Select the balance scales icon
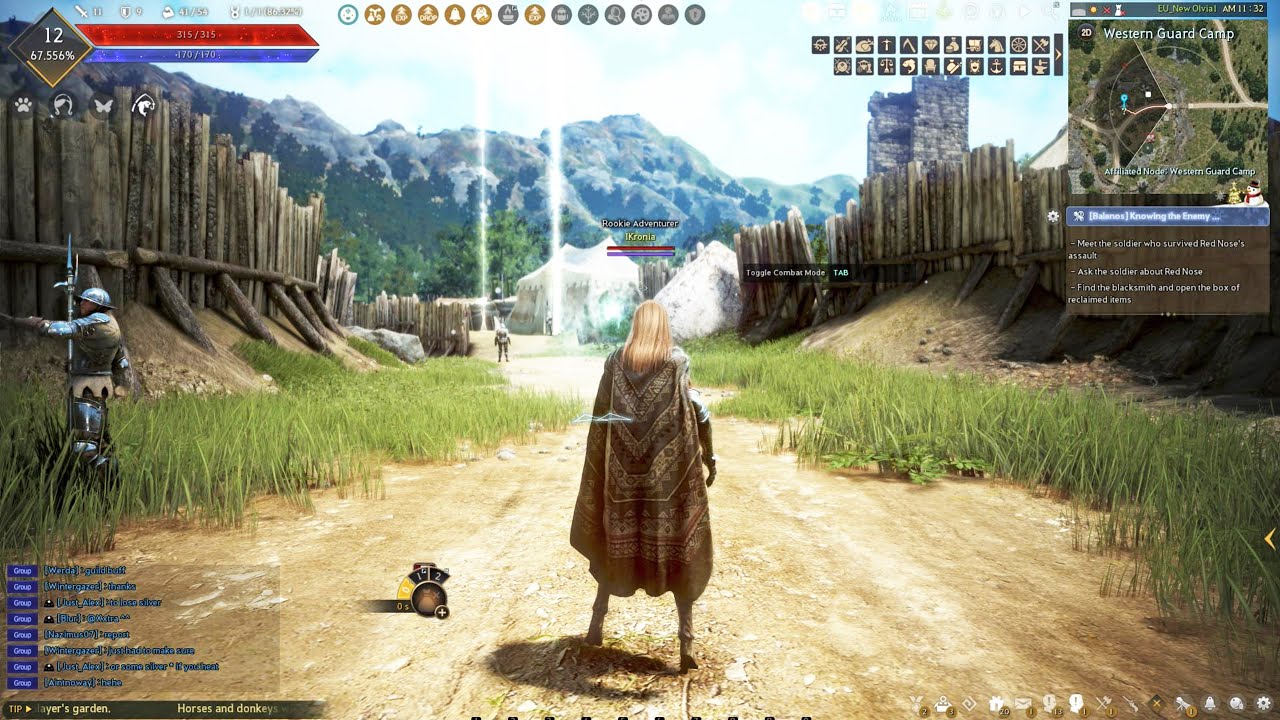 click(886, 66)
